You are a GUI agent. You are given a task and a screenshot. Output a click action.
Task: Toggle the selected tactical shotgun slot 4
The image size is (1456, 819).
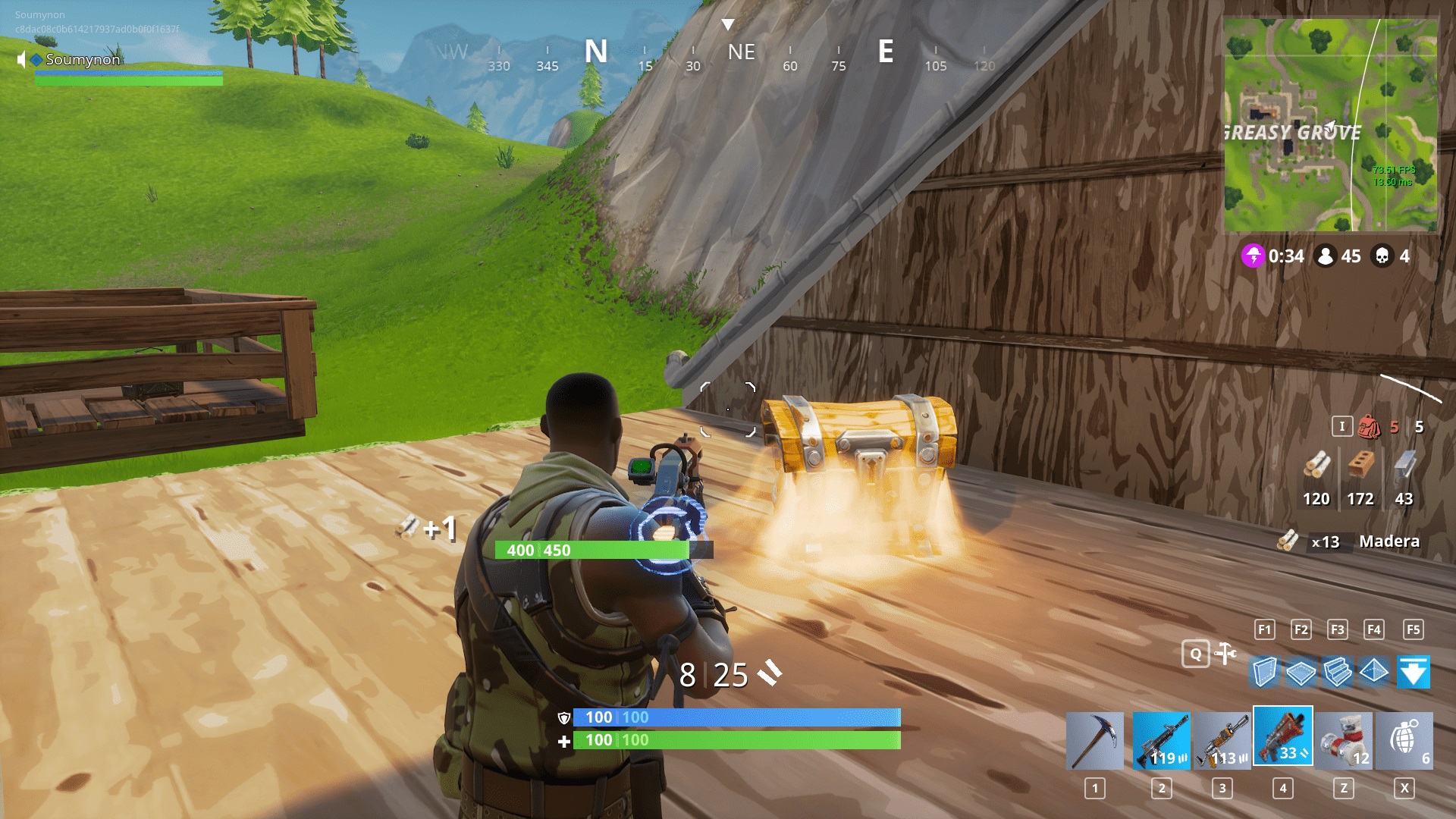coord(1283,737)
